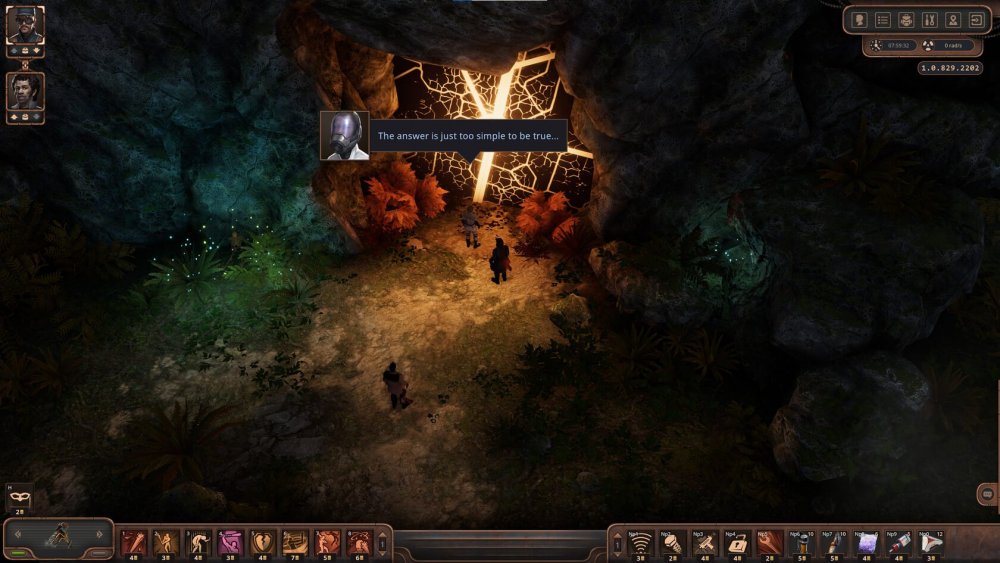Use the red syringe item slot
Viewport: 1000px width, 563px height.
click(899, 541)
